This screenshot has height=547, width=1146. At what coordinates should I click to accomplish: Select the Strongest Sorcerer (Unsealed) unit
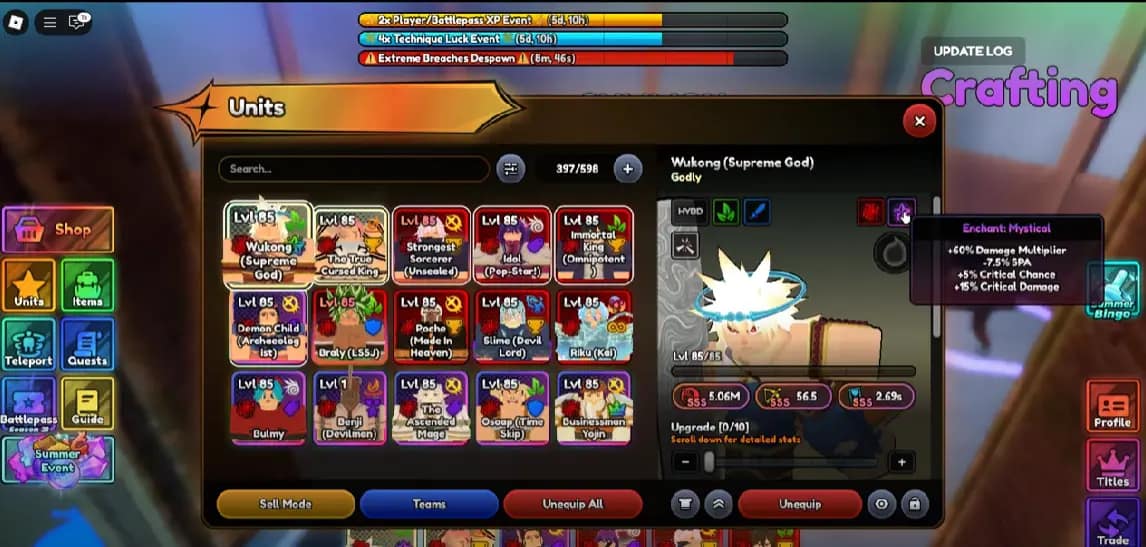(x=431, y=245)
